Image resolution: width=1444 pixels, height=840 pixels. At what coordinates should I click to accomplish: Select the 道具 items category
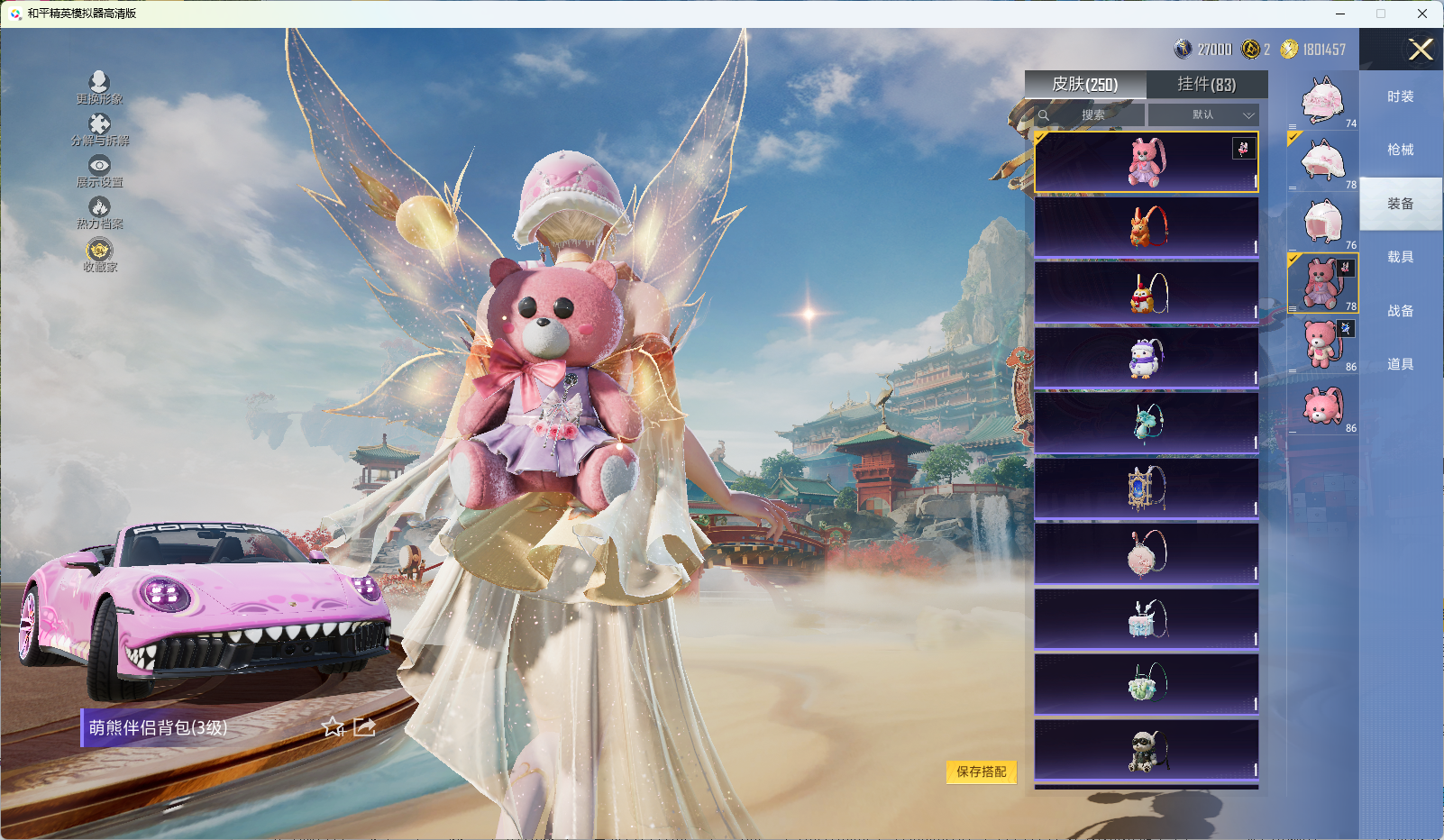coord(1400,364)
